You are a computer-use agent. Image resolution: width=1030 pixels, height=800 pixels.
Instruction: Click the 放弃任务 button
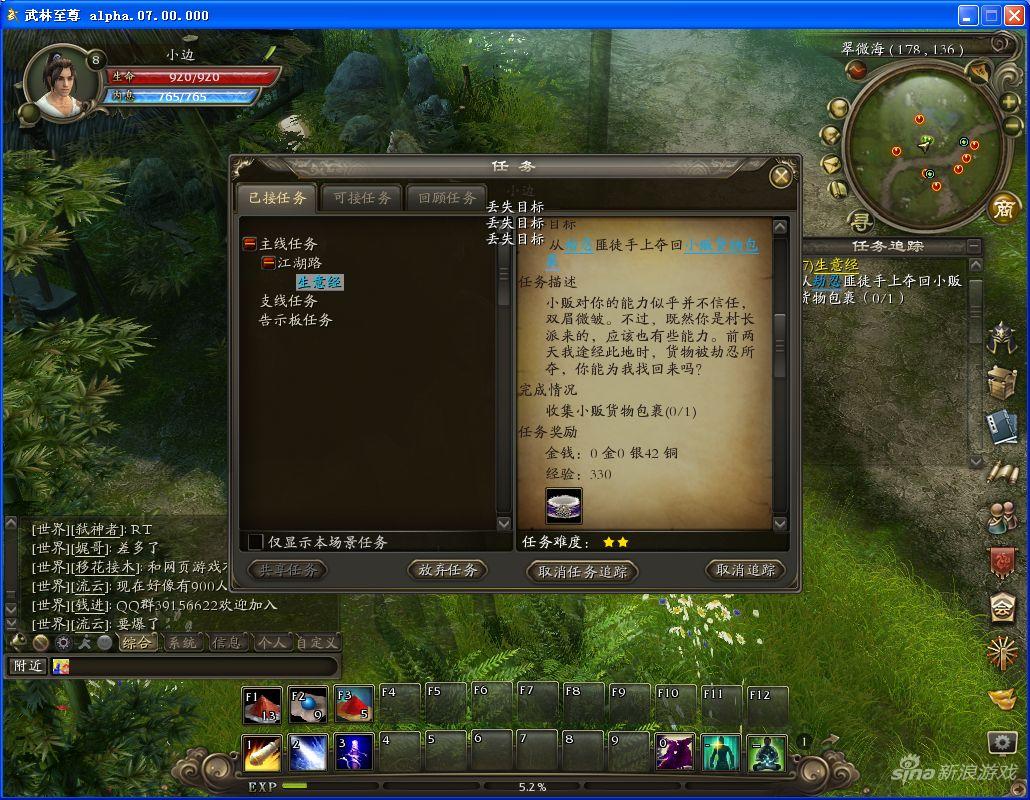(x=447, y=570)
